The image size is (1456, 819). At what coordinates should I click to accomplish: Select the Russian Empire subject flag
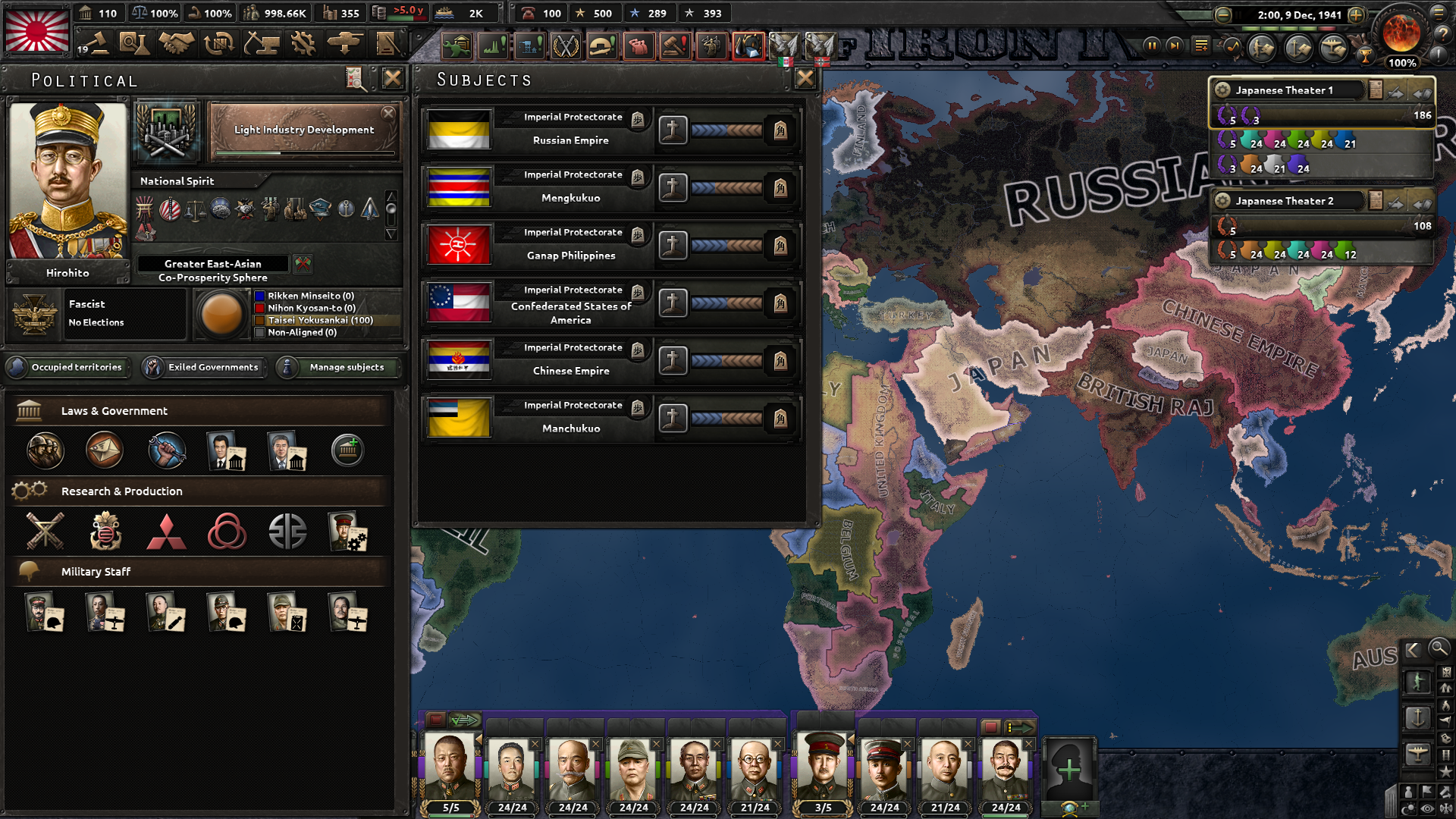click(459, 130)
